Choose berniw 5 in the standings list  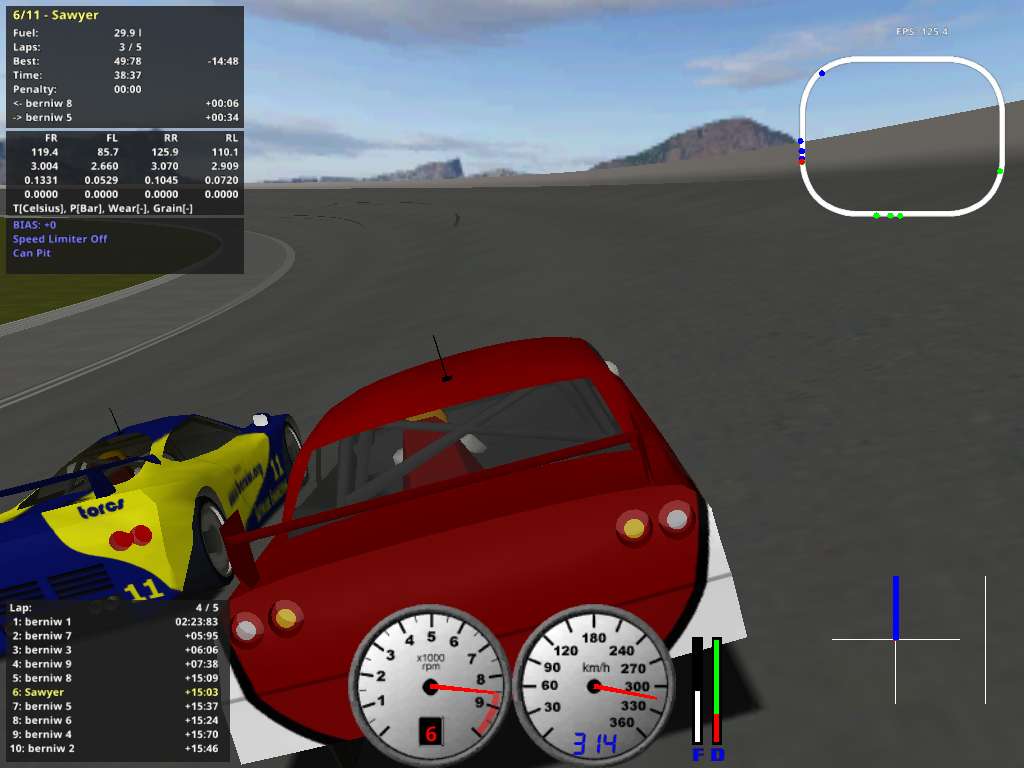pos(117,706)
